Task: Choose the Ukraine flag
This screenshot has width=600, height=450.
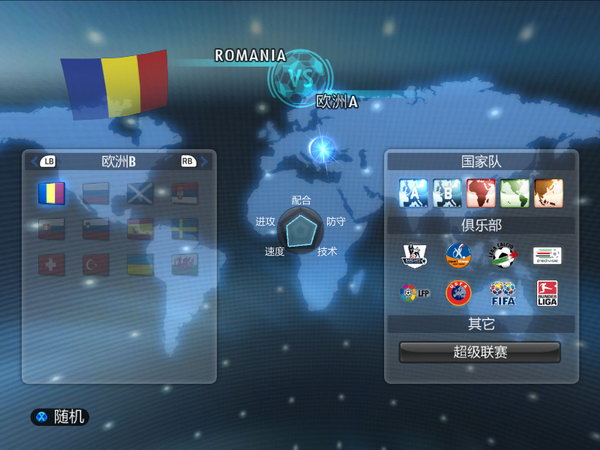Action: point(140,265)
